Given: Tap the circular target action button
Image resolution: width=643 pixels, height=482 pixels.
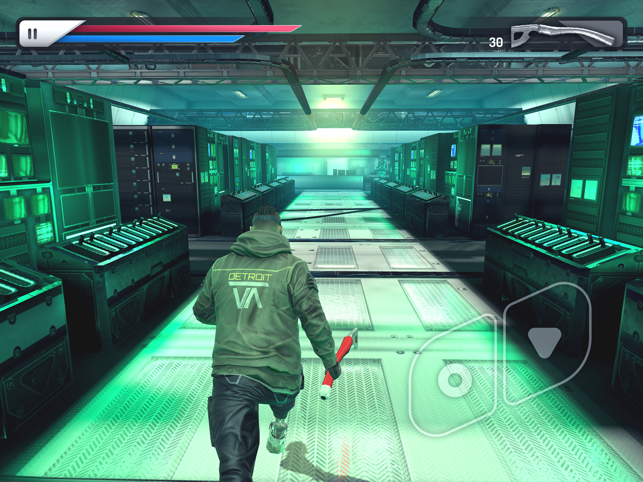Looking at the screenshot, I should (x=456, y=379).
